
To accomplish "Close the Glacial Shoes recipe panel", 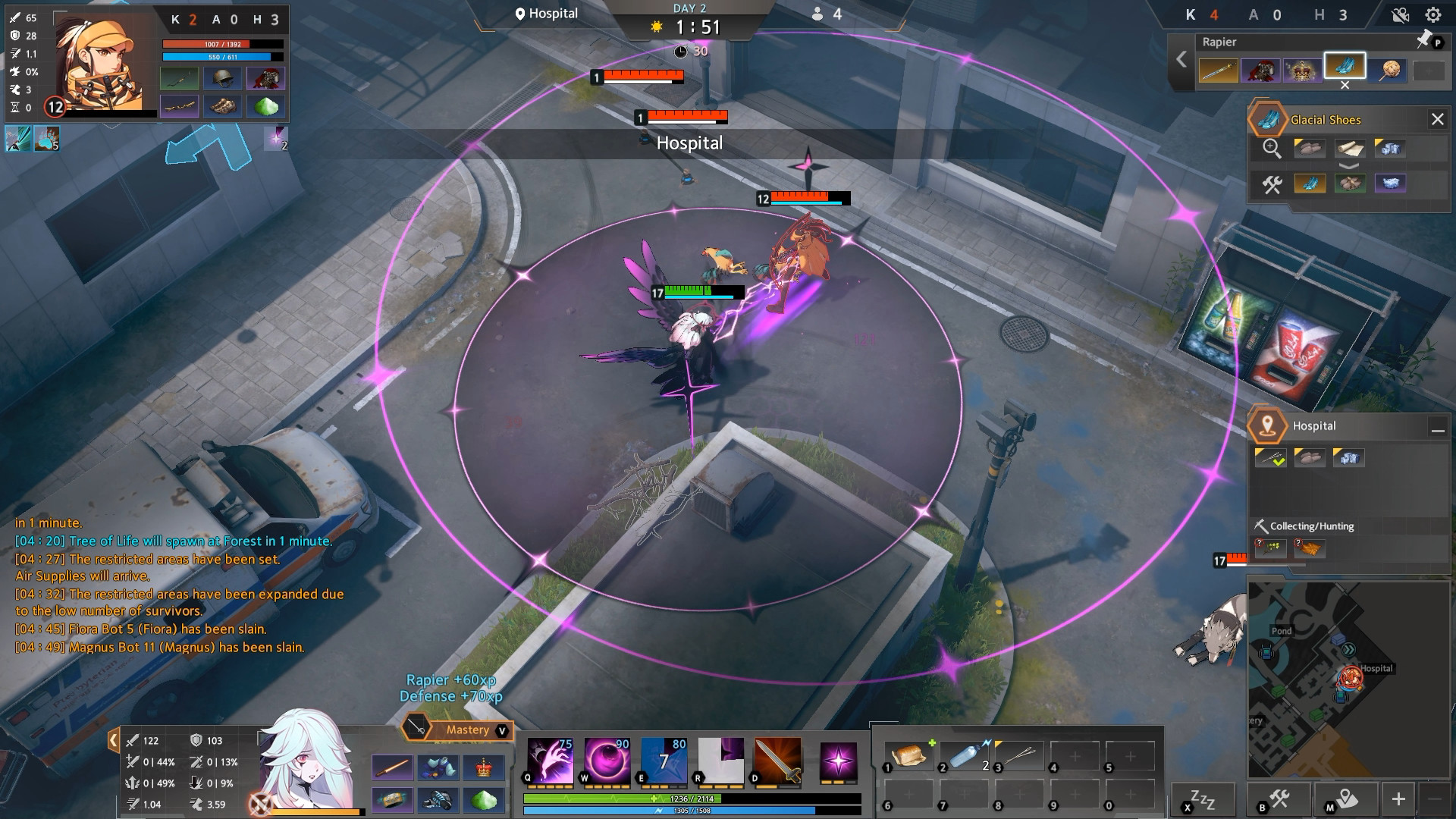I will 1437,119.
